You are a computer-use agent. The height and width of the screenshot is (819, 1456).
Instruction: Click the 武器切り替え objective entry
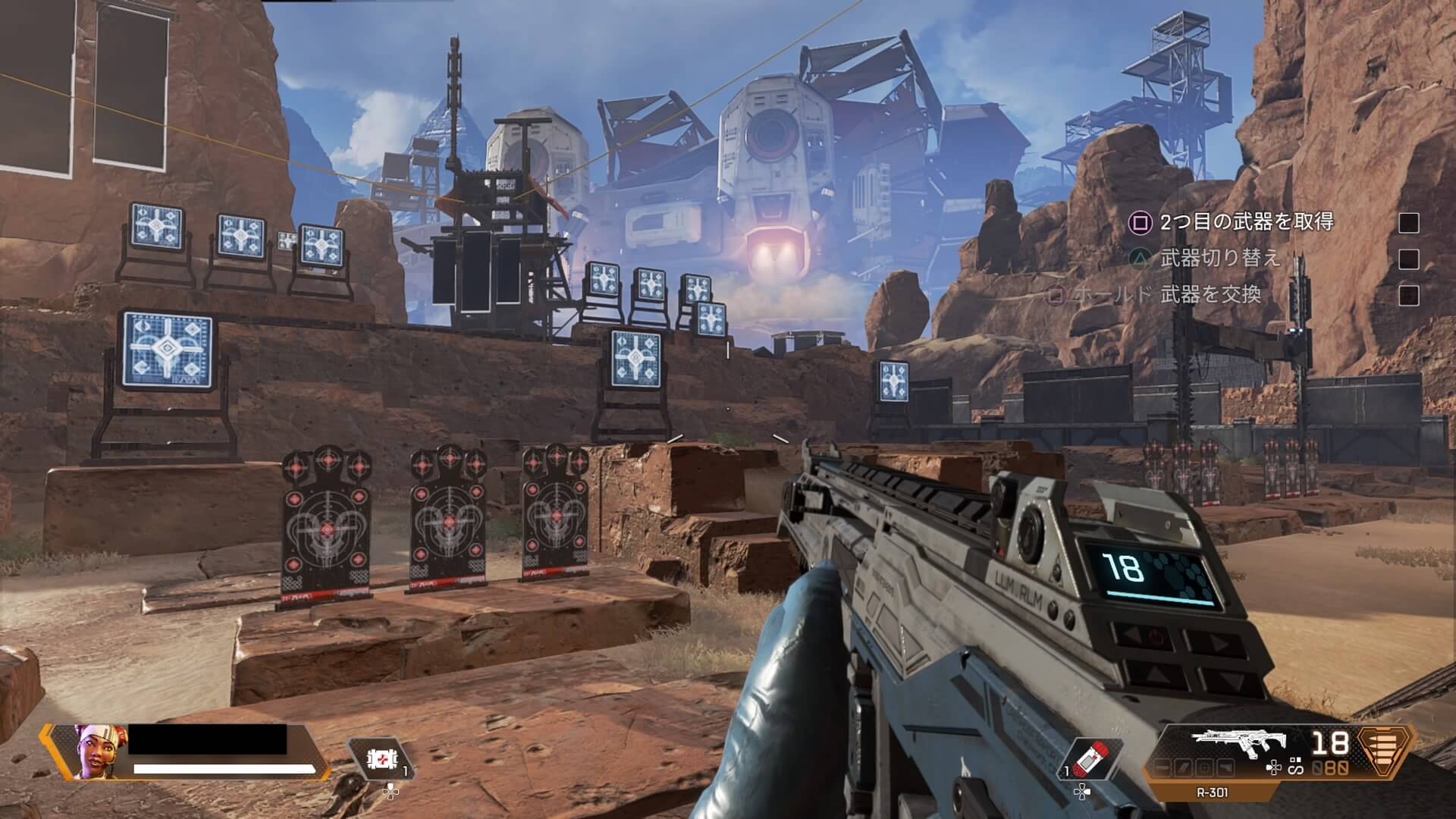coord(1220,259)
